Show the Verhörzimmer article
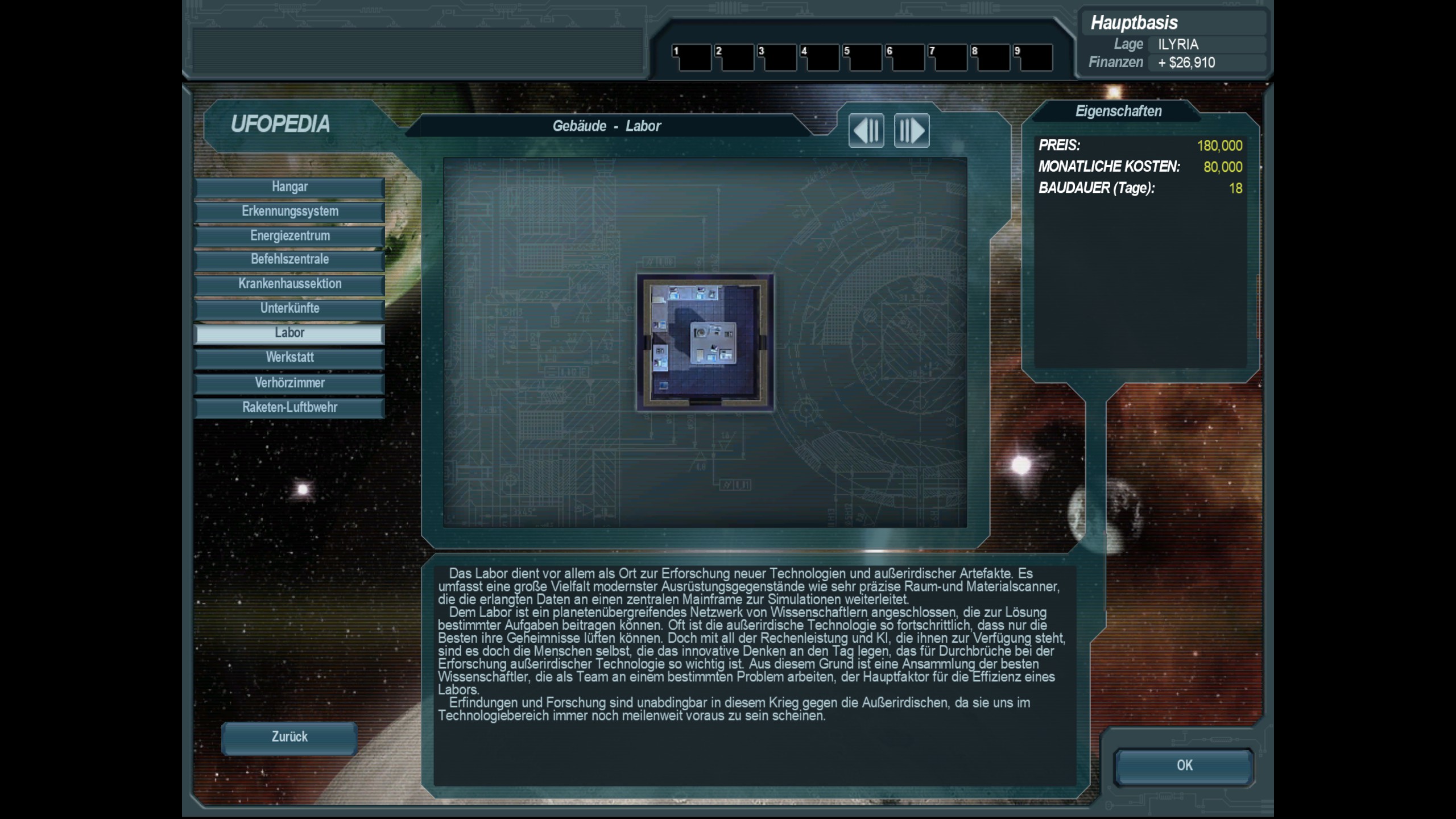 pos(289,383)
